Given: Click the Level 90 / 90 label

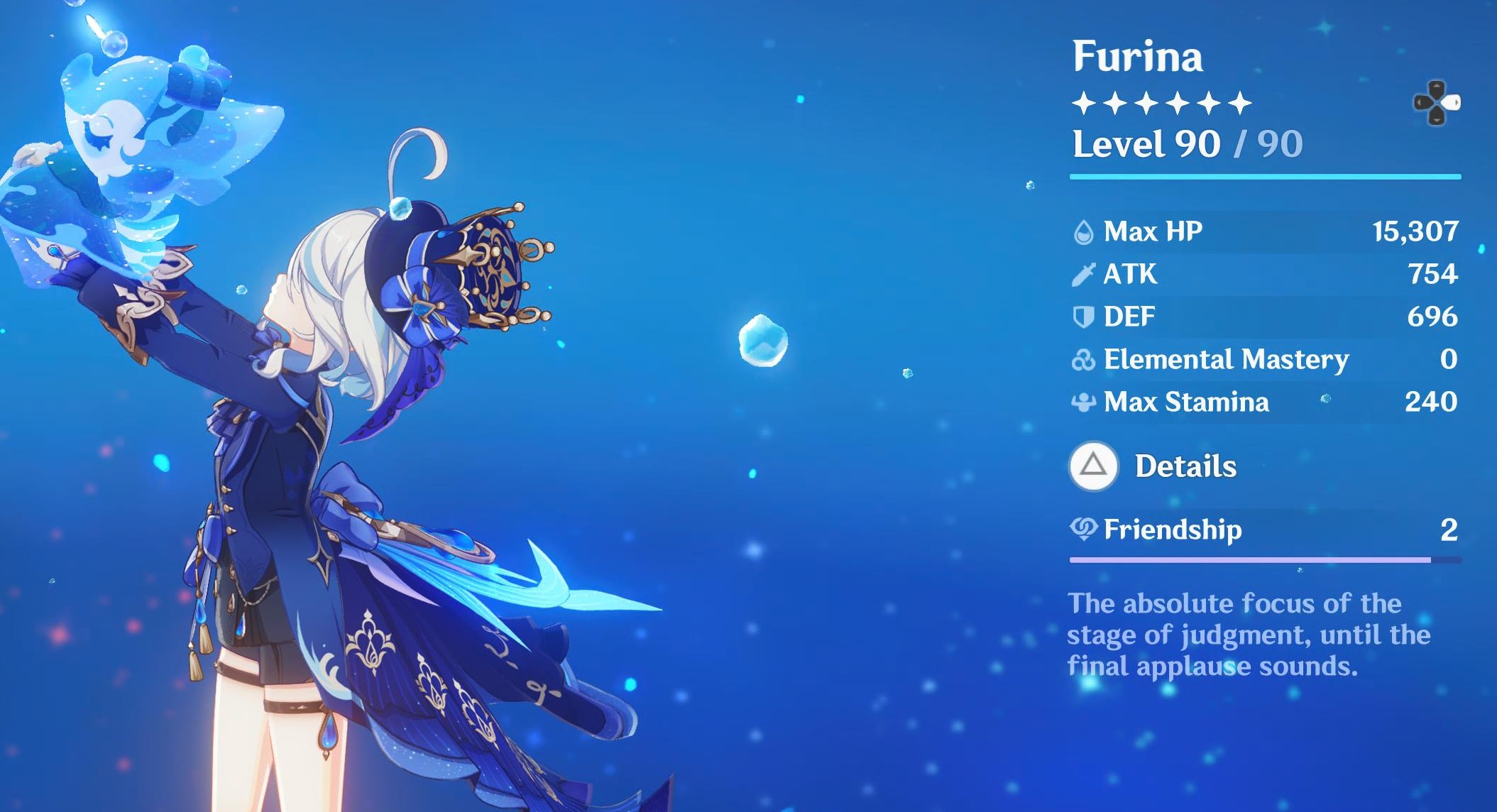Looking at the screenshot, I should [x=1185, y=146].
